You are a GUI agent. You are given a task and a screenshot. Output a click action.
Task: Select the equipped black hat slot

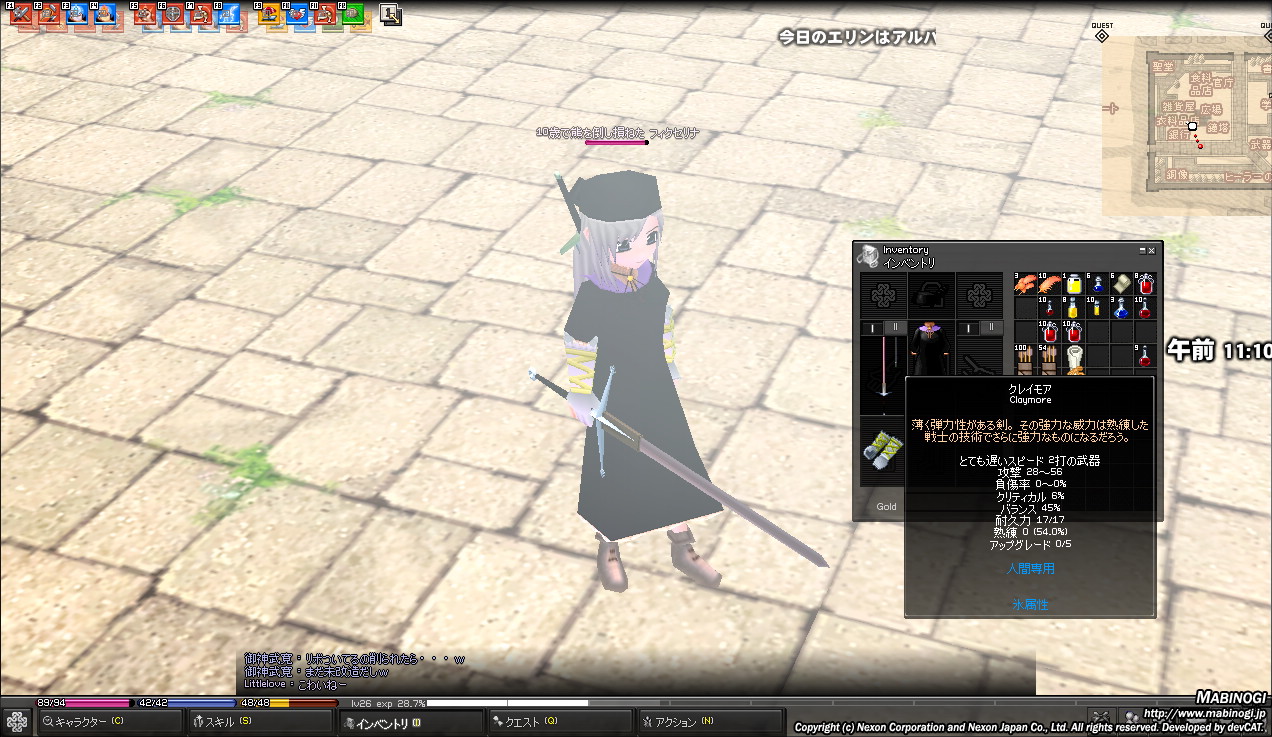(x=931, y=295)
